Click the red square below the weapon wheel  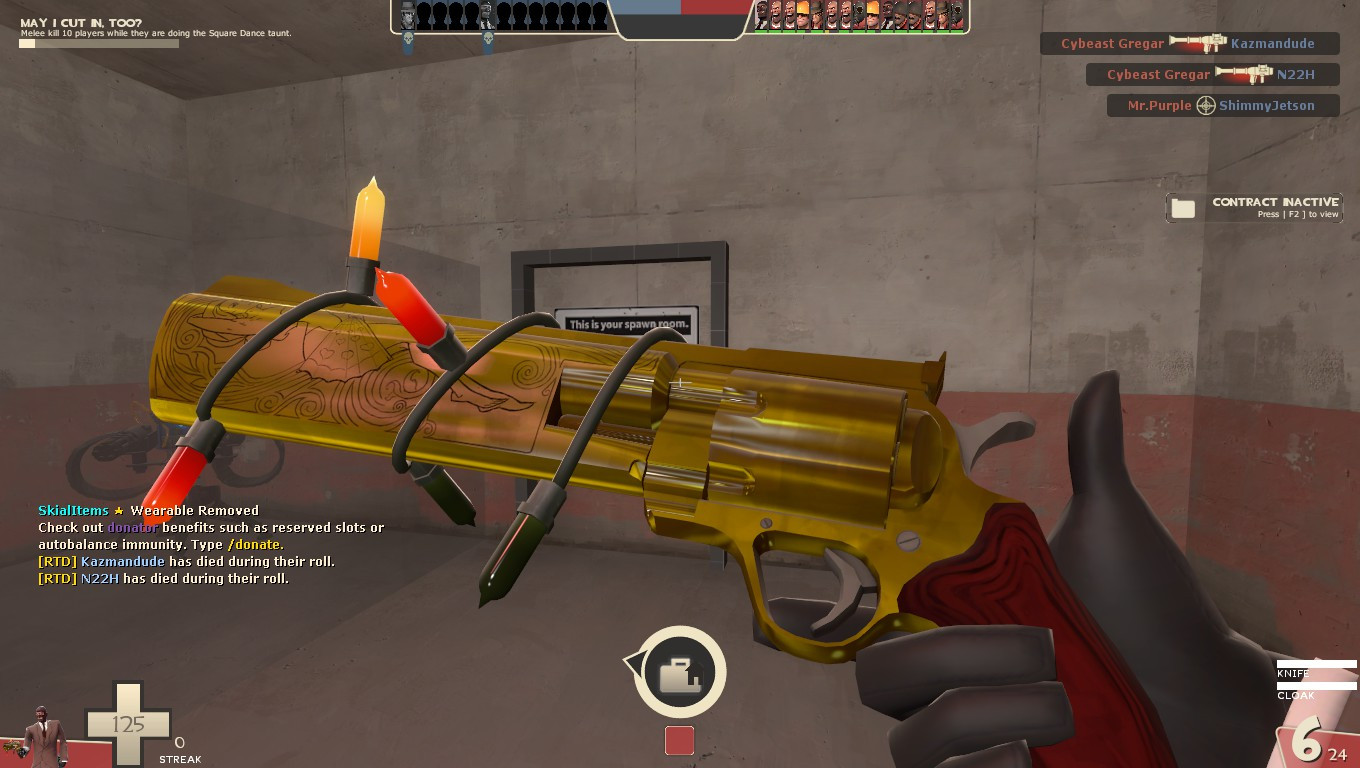[x=679, y=740]
